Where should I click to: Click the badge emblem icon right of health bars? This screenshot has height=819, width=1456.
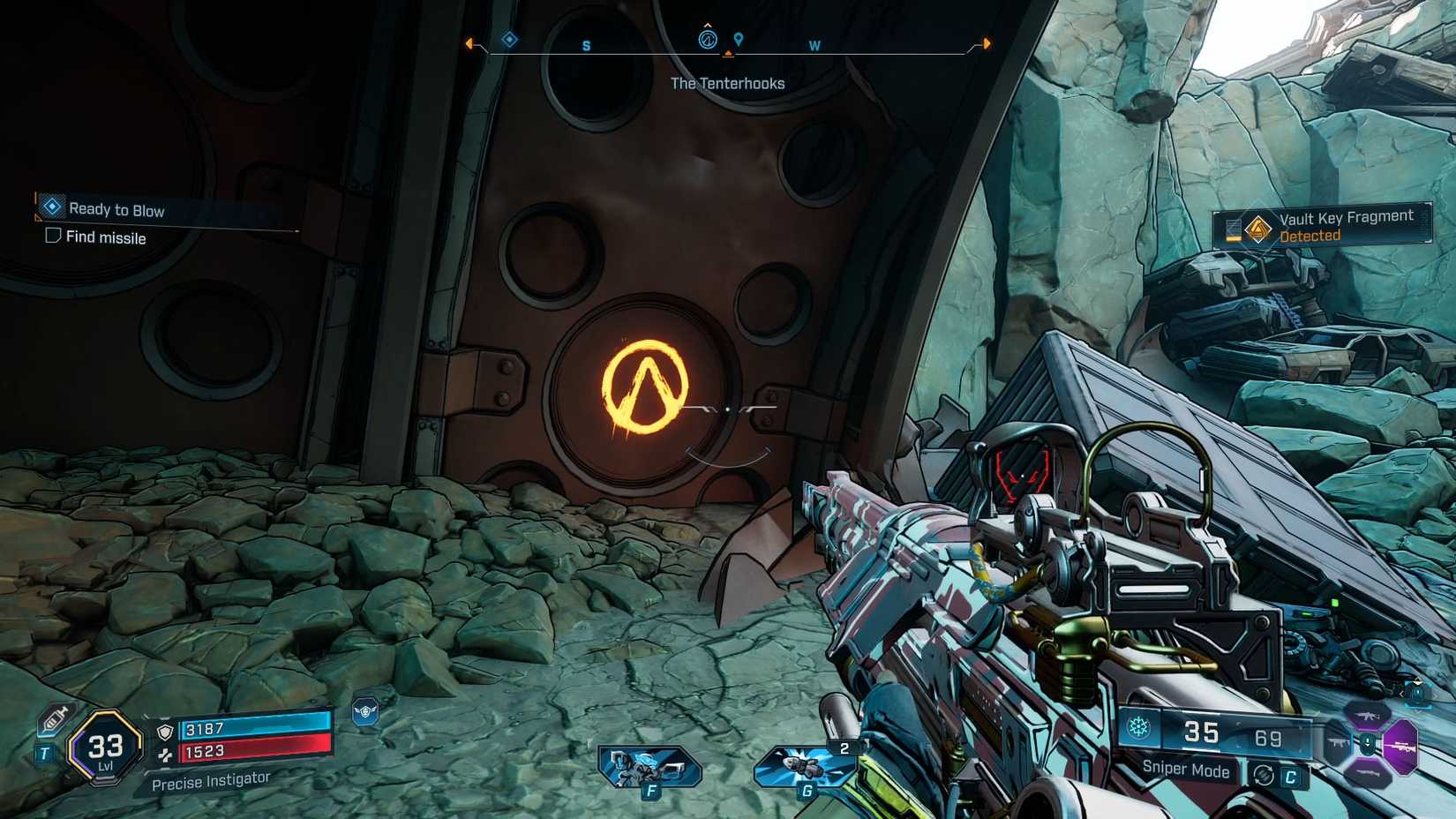point(366,710)
